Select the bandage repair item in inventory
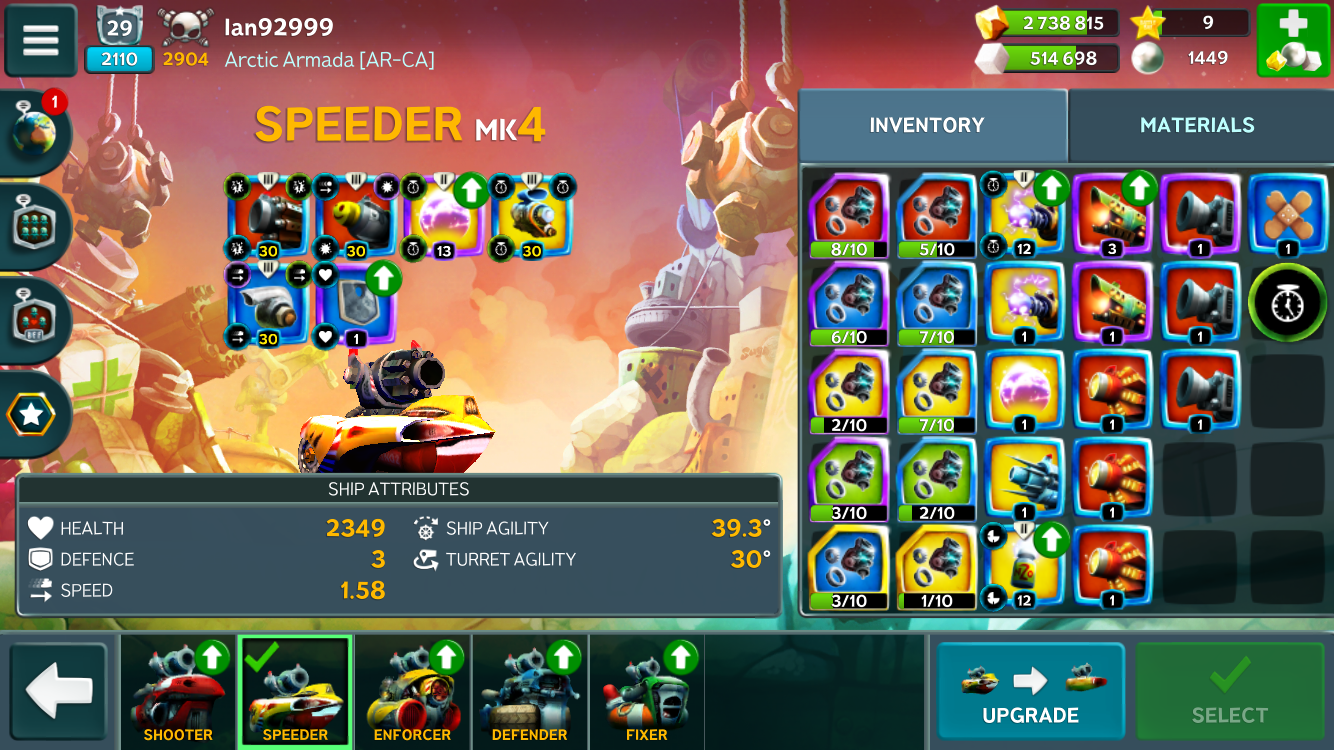Viewport: 1334px width, 750px height. pyautogui.click(x=1287, y=214)
